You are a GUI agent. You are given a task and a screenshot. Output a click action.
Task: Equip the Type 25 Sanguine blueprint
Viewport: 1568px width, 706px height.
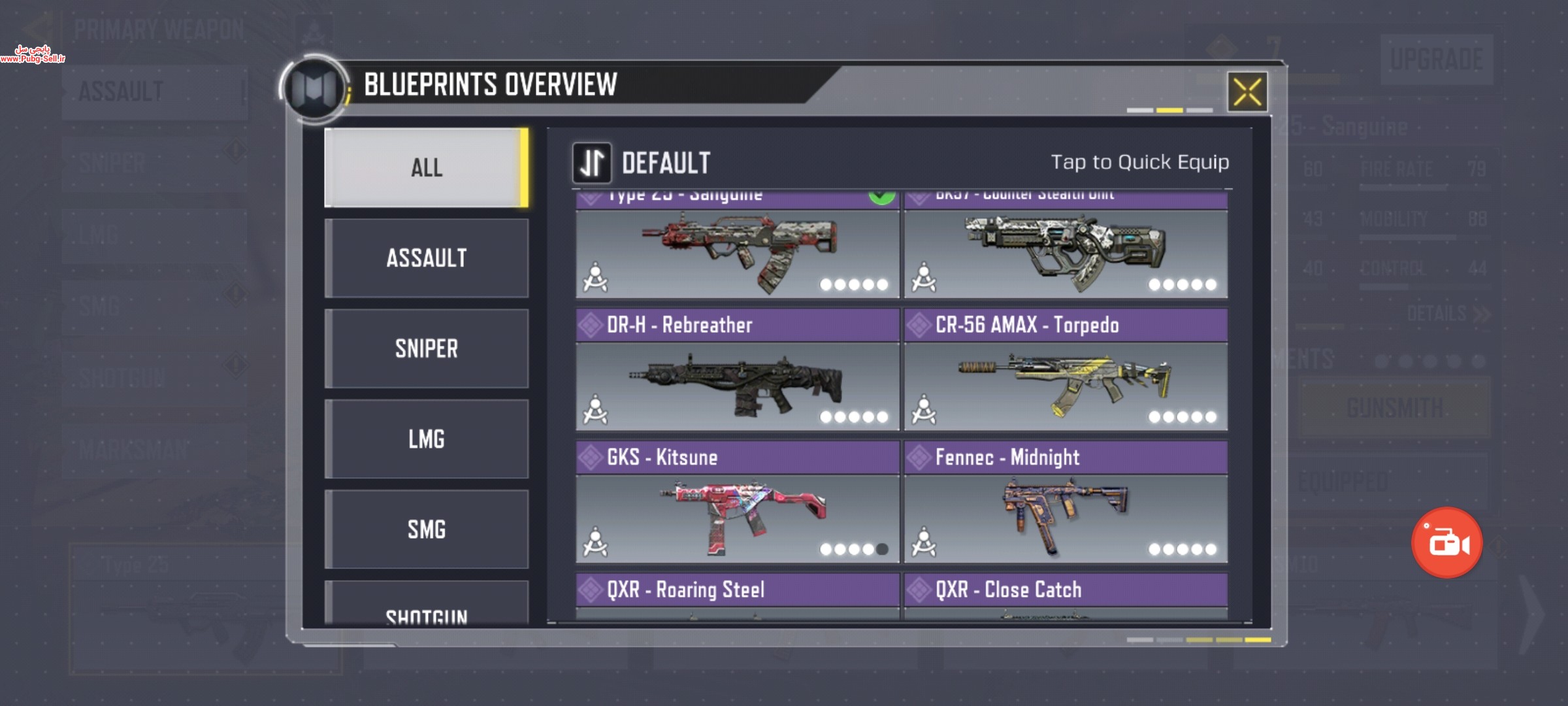coord(737,252)
